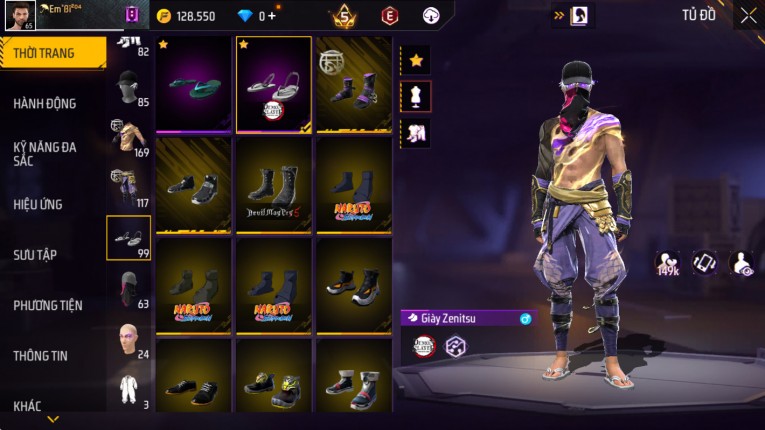Open the Kỹ Năng Đa Sắc section
Screen dimensions: 765x430
45,153
